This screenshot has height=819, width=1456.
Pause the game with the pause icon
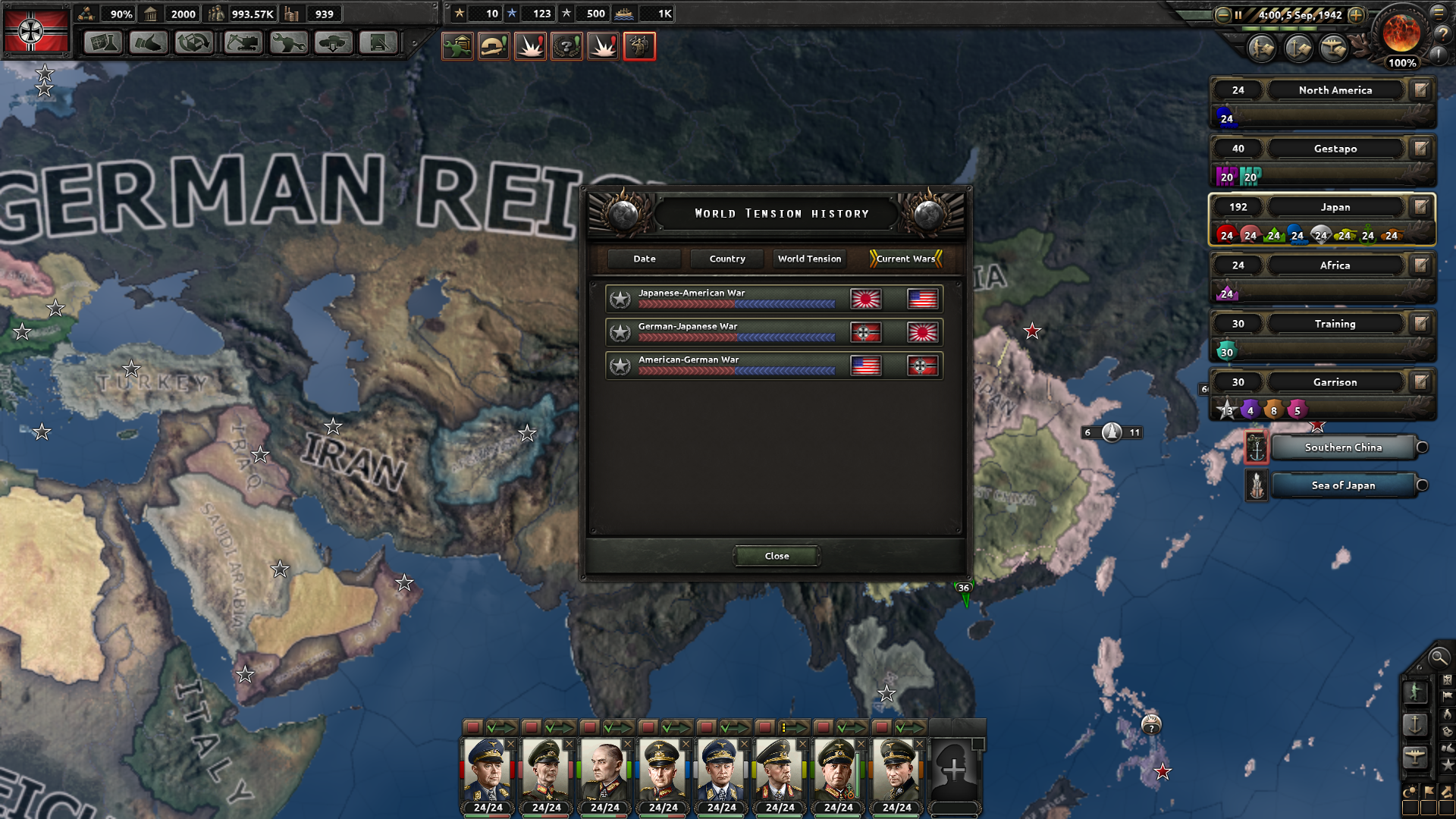[1238, 14]
